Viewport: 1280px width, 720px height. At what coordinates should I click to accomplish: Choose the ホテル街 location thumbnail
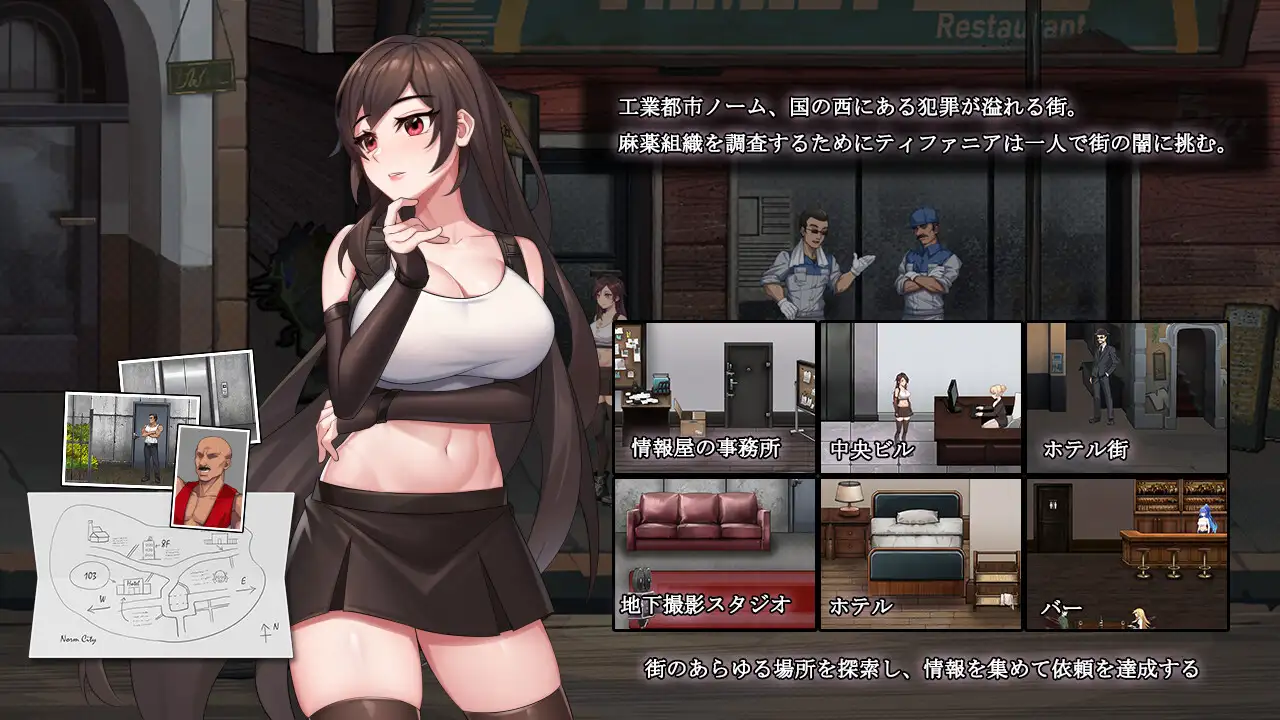pyautogui.click(x=1127, y=397)
